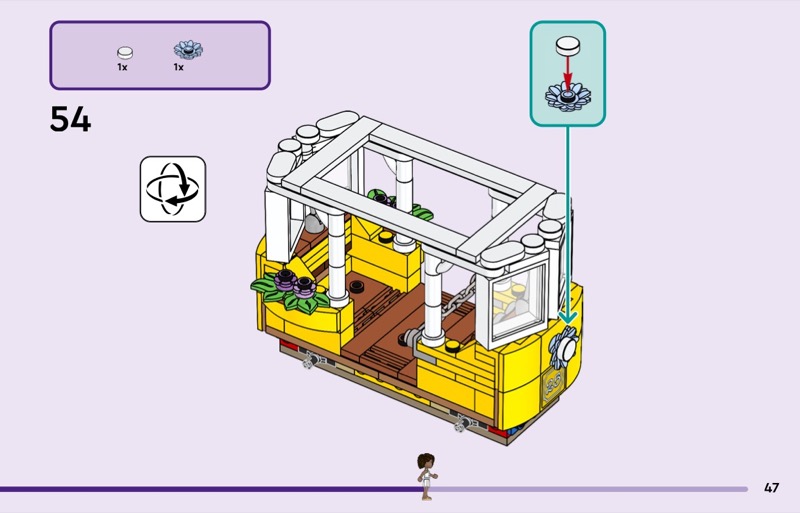Image resolution: width=800 pixels, height=513 pixels.
Task: Click the rotate model icon
Action: (x=172, y=188)
